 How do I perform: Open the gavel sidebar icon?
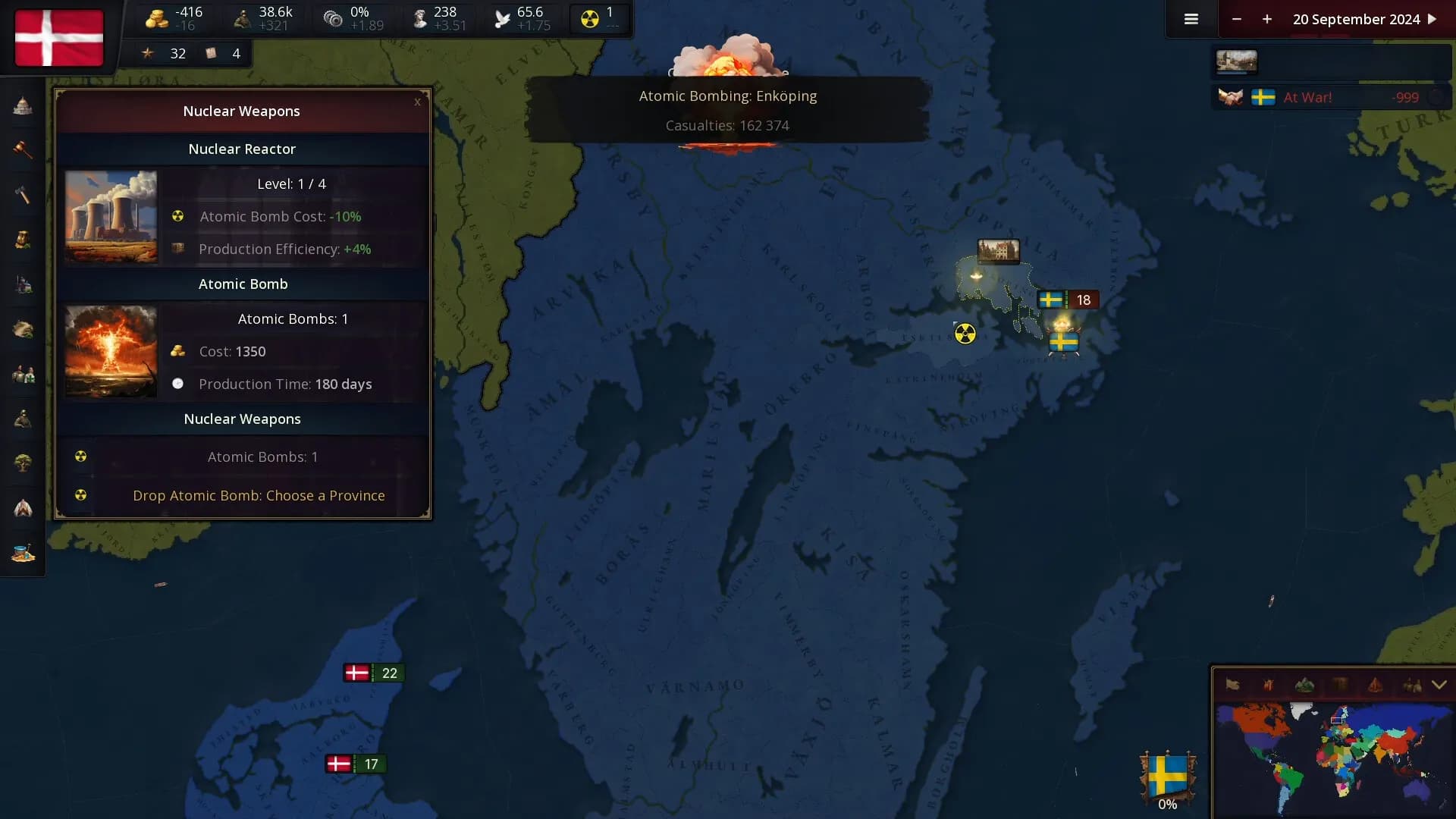pyautogui.click(x=23, y=149)
